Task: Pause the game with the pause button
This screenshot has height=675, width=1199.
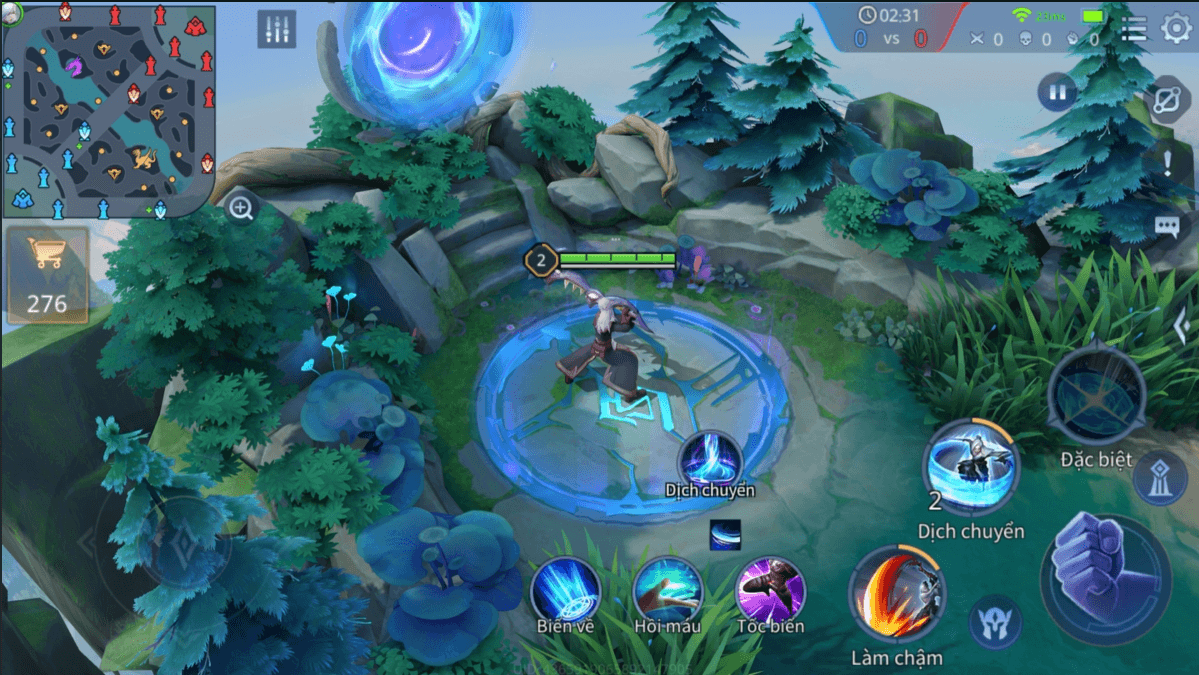Action: tap(1056, 94)
